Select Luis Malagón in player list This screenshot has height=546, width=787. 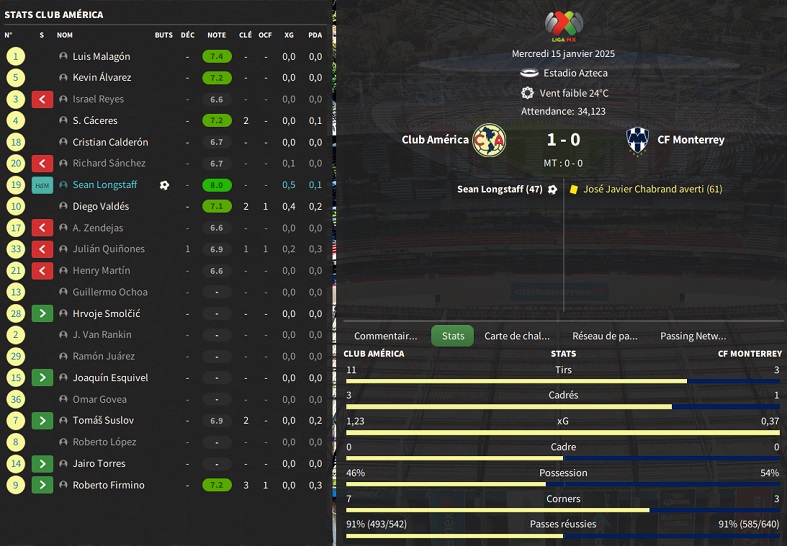click(x=101, y=57)
